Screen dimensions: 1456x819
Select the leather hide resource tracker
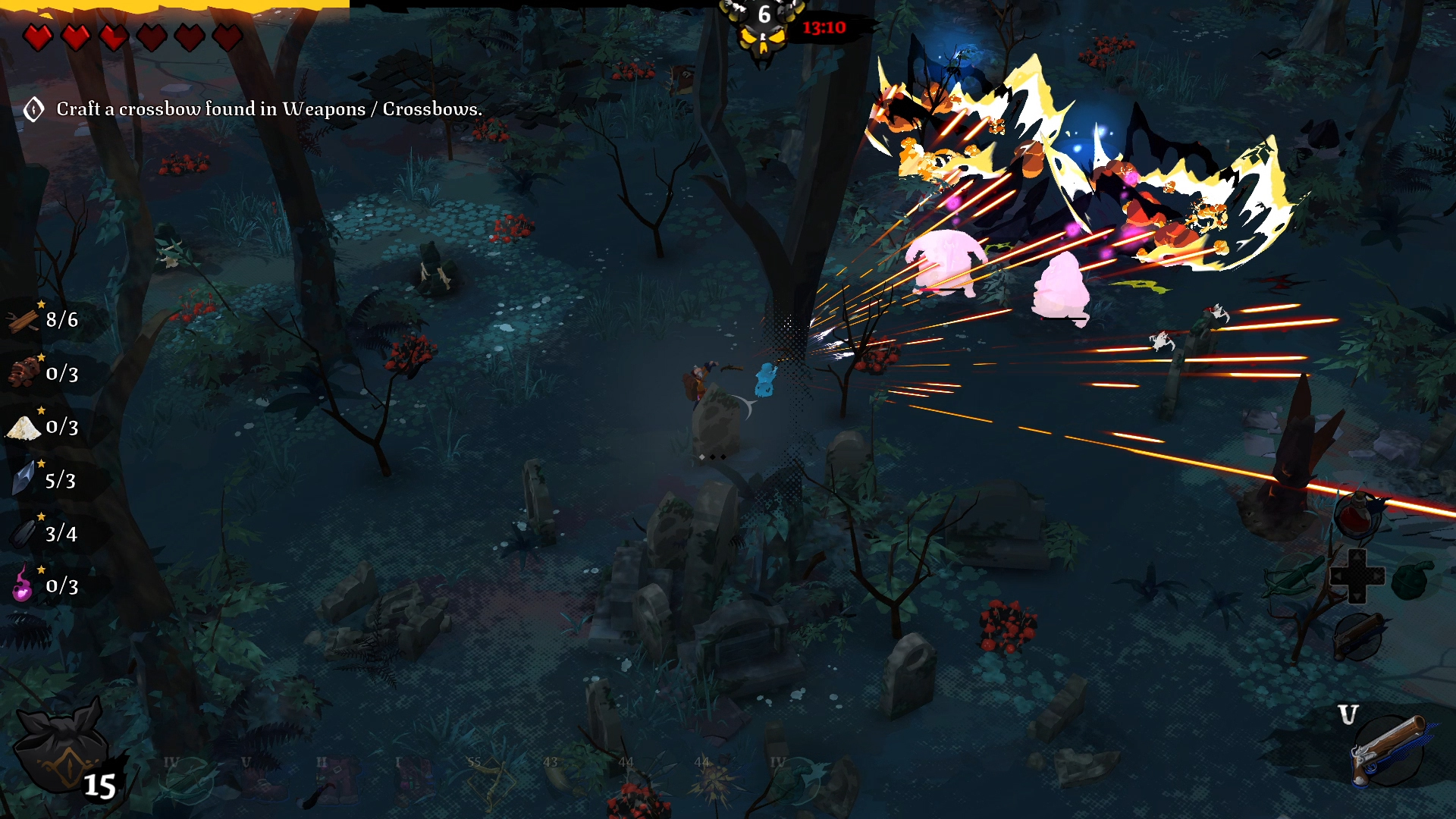(23, 373)
